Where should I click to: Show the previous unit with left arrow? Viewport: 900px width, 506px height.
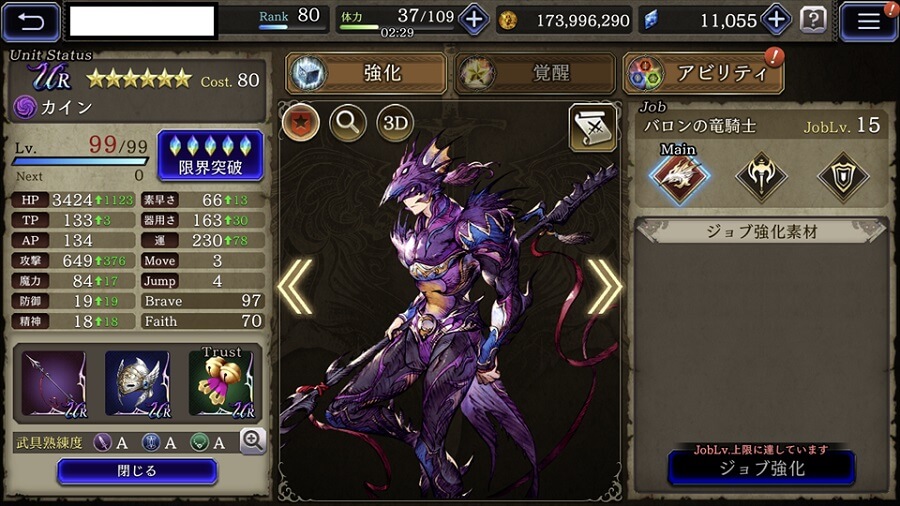pyautogui.click(x=295, y=287)
